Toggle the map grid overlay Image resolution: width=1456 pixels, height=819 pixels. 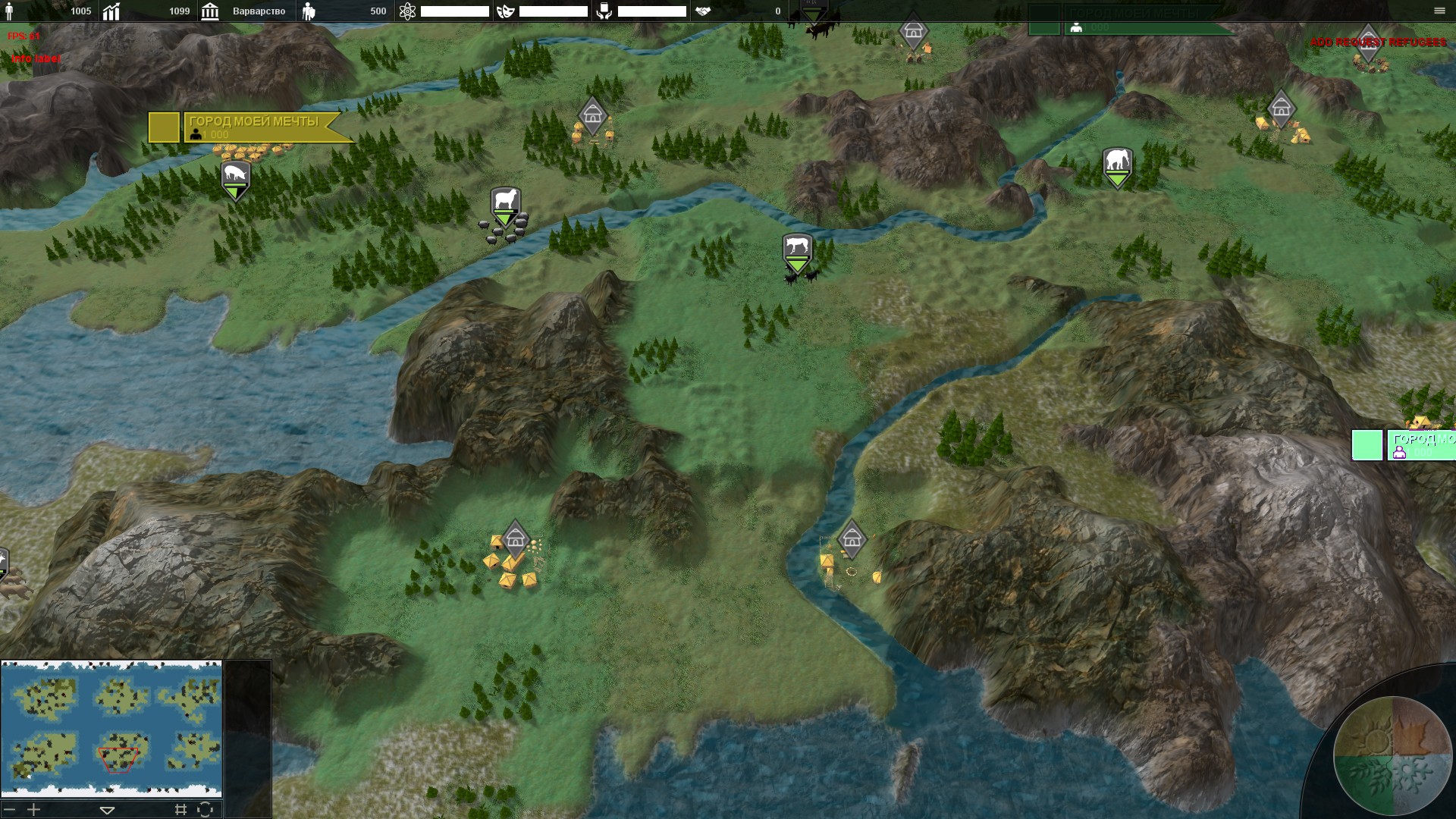[180, 810]
